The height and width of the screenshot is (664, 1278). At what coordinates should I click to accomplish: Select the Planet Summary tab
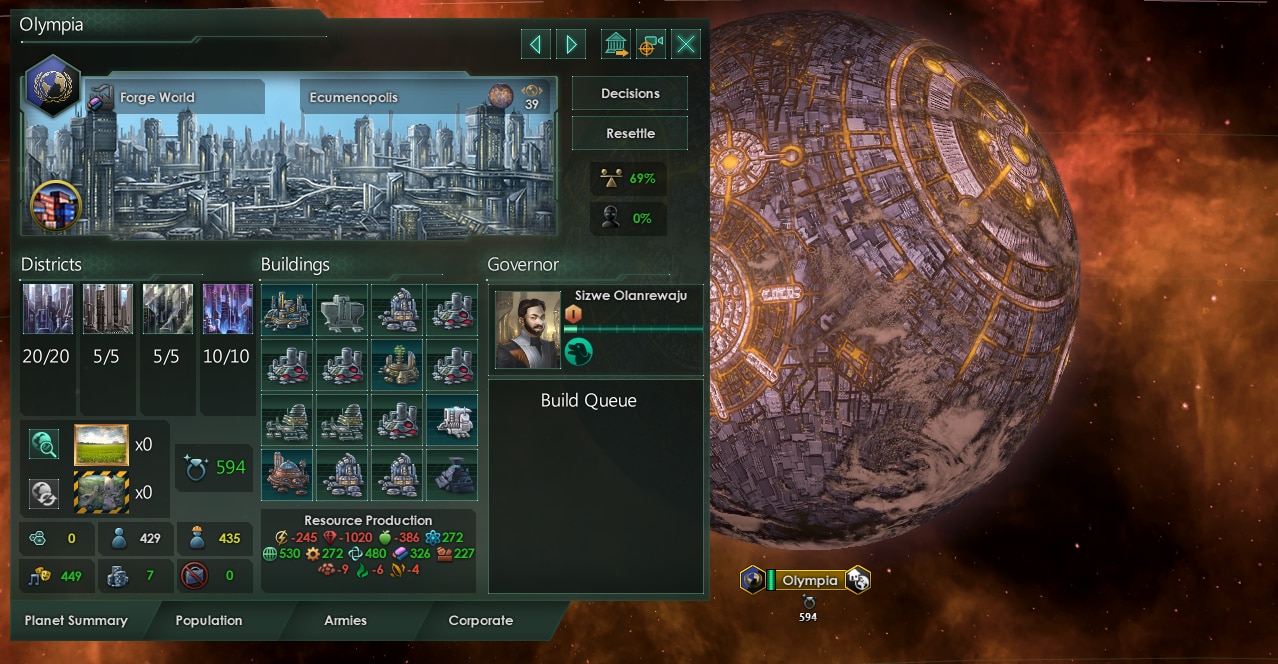point(76,620)
